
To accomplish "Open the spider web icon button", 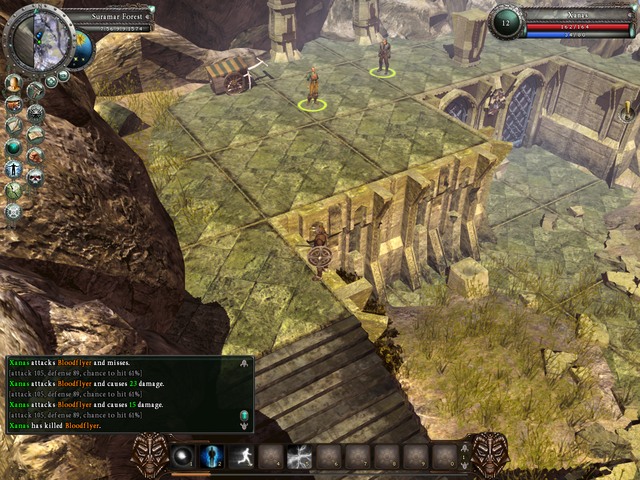I will [35, 112].
